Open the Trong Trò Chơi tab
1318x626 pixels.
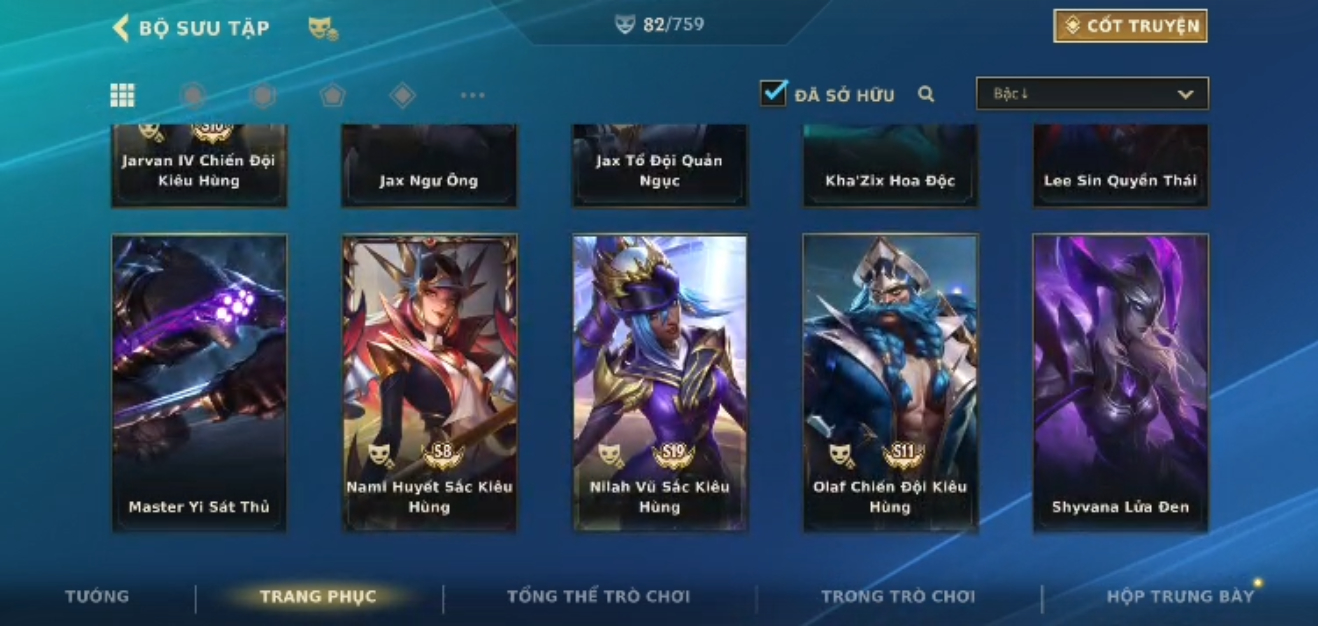[897, 596]
